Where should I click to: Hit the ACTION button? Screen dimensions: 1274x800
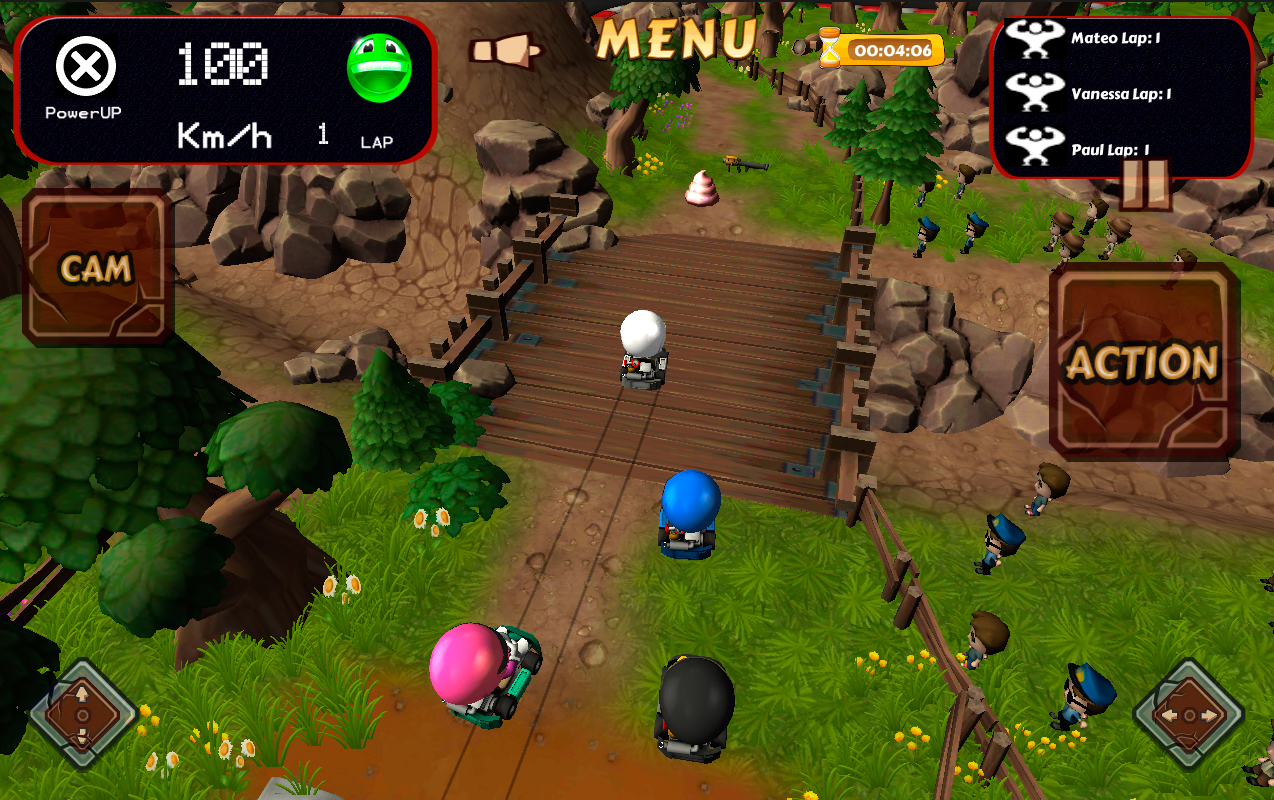coord(1144,362)
